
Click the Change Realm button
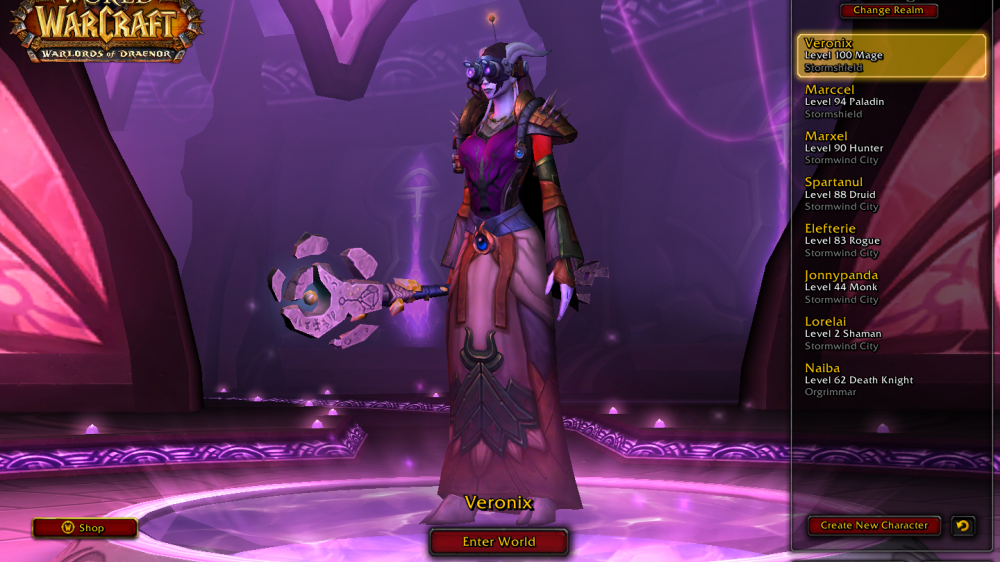888,11
